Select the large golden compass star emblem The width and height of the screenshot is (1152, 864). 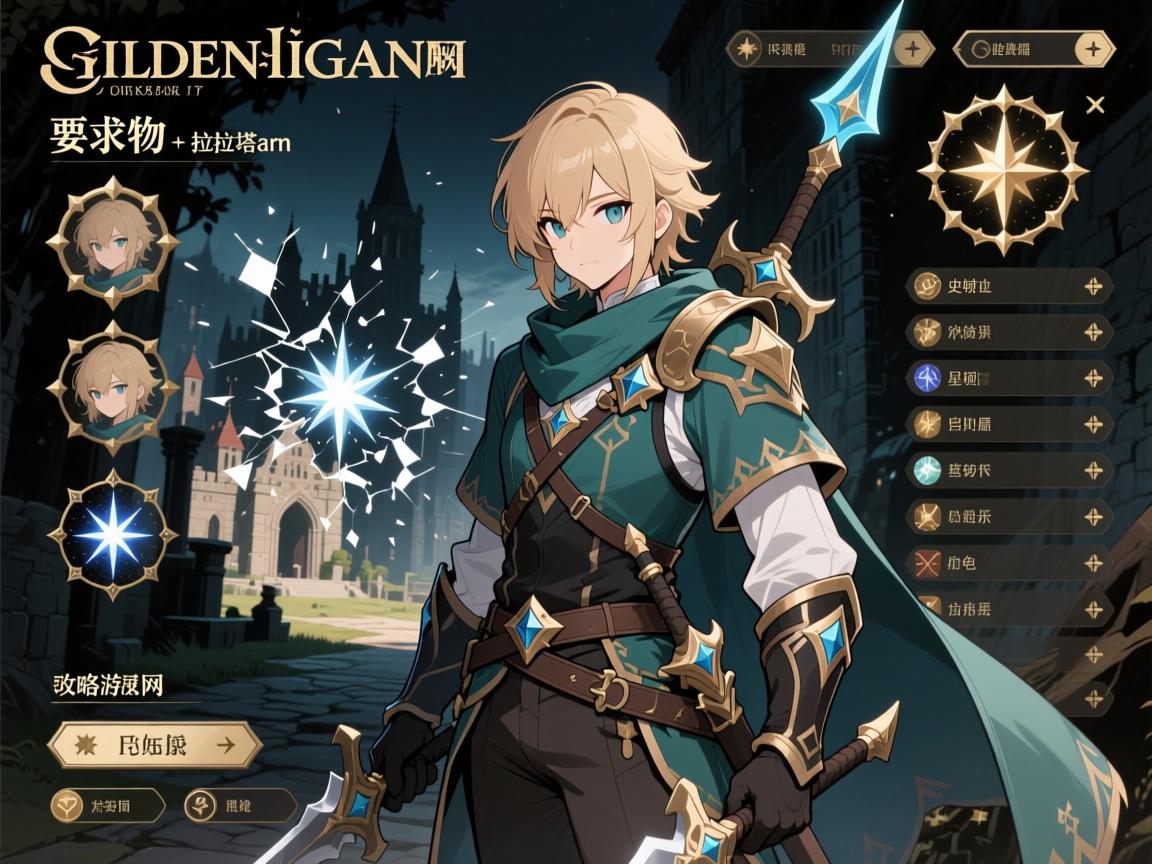coord(1003,169)
